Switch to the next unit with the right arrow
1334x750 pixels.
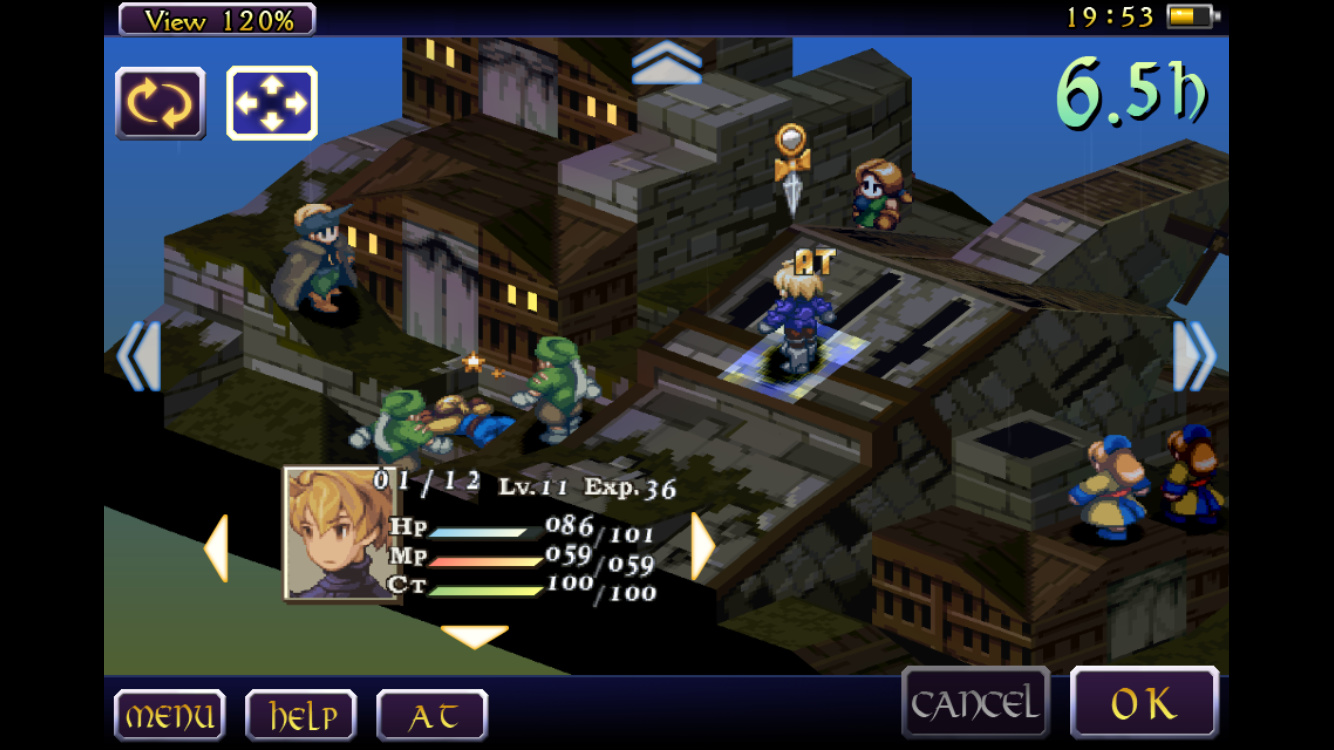[703, 547]
